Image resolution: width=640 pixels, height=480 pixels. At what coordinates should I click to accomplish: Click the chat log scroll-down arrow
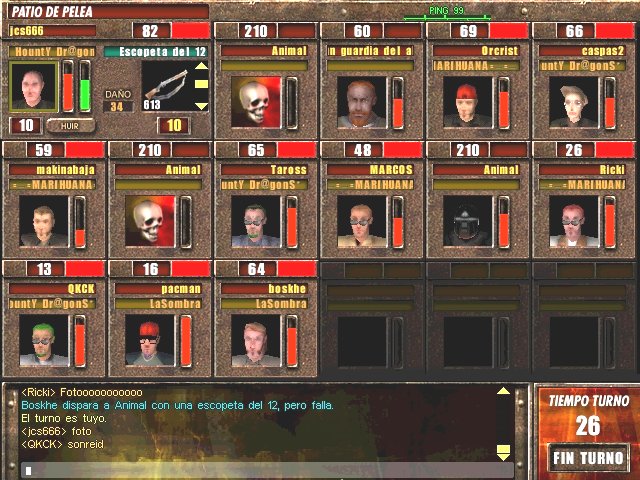point(504,451)
